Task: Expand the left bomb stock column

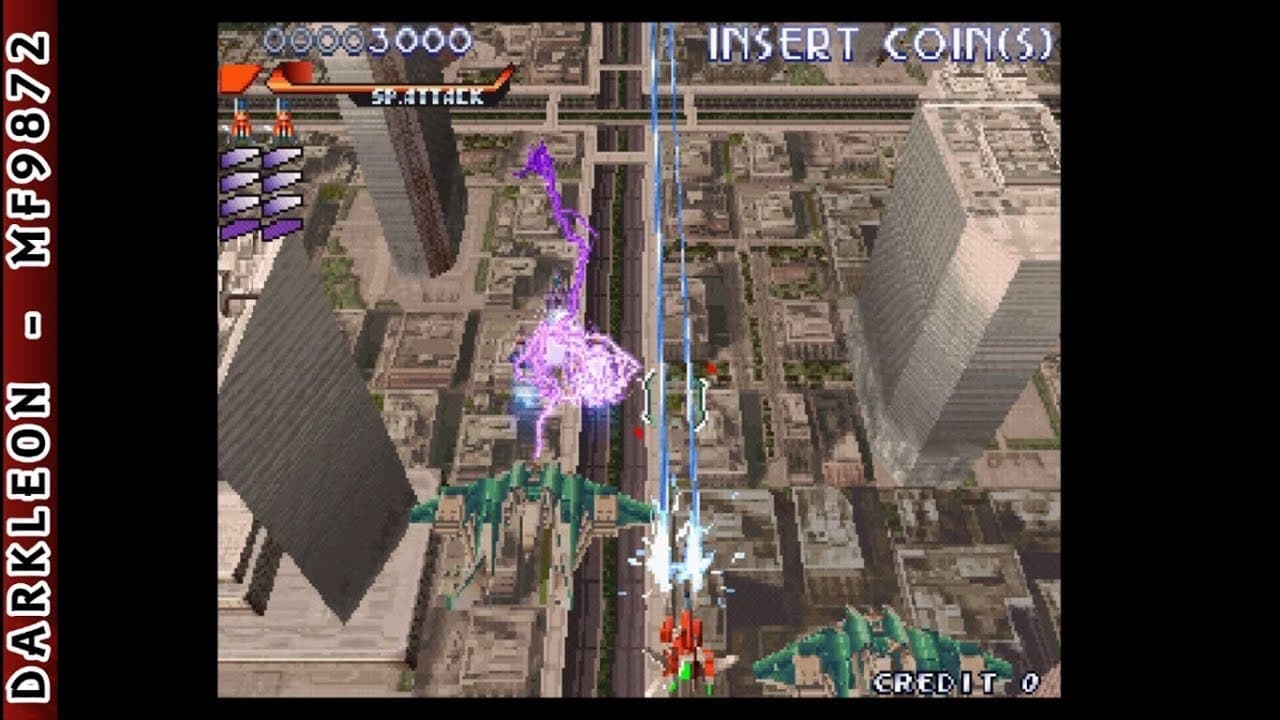Action: 240,195
